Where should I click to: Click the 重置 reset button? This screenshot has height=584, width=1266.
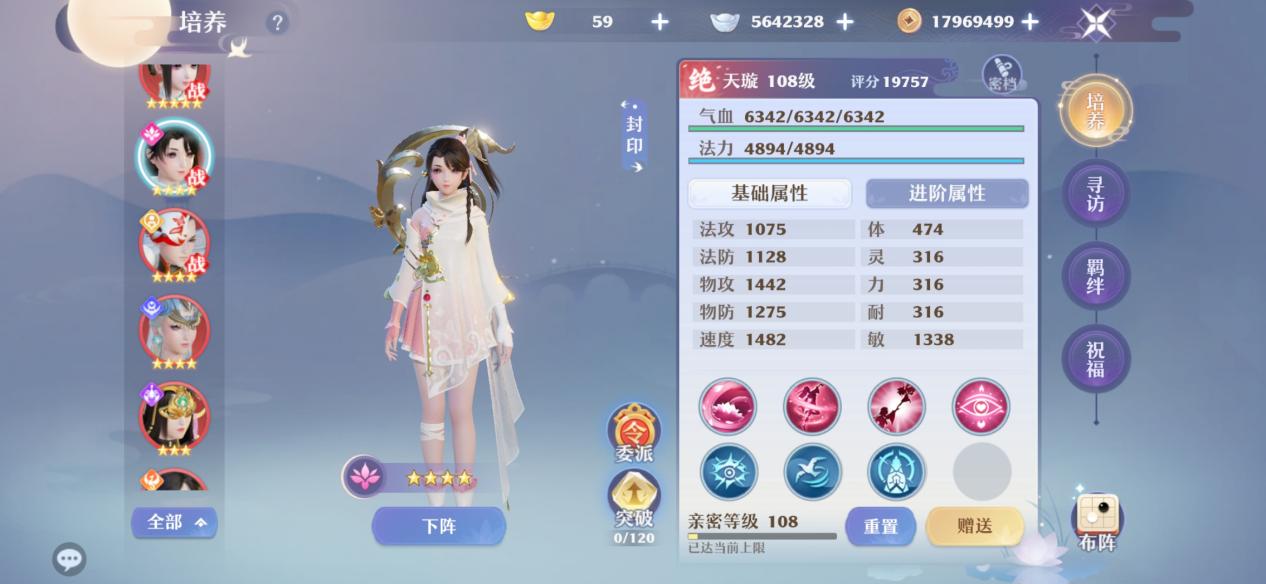pos(880,526)
